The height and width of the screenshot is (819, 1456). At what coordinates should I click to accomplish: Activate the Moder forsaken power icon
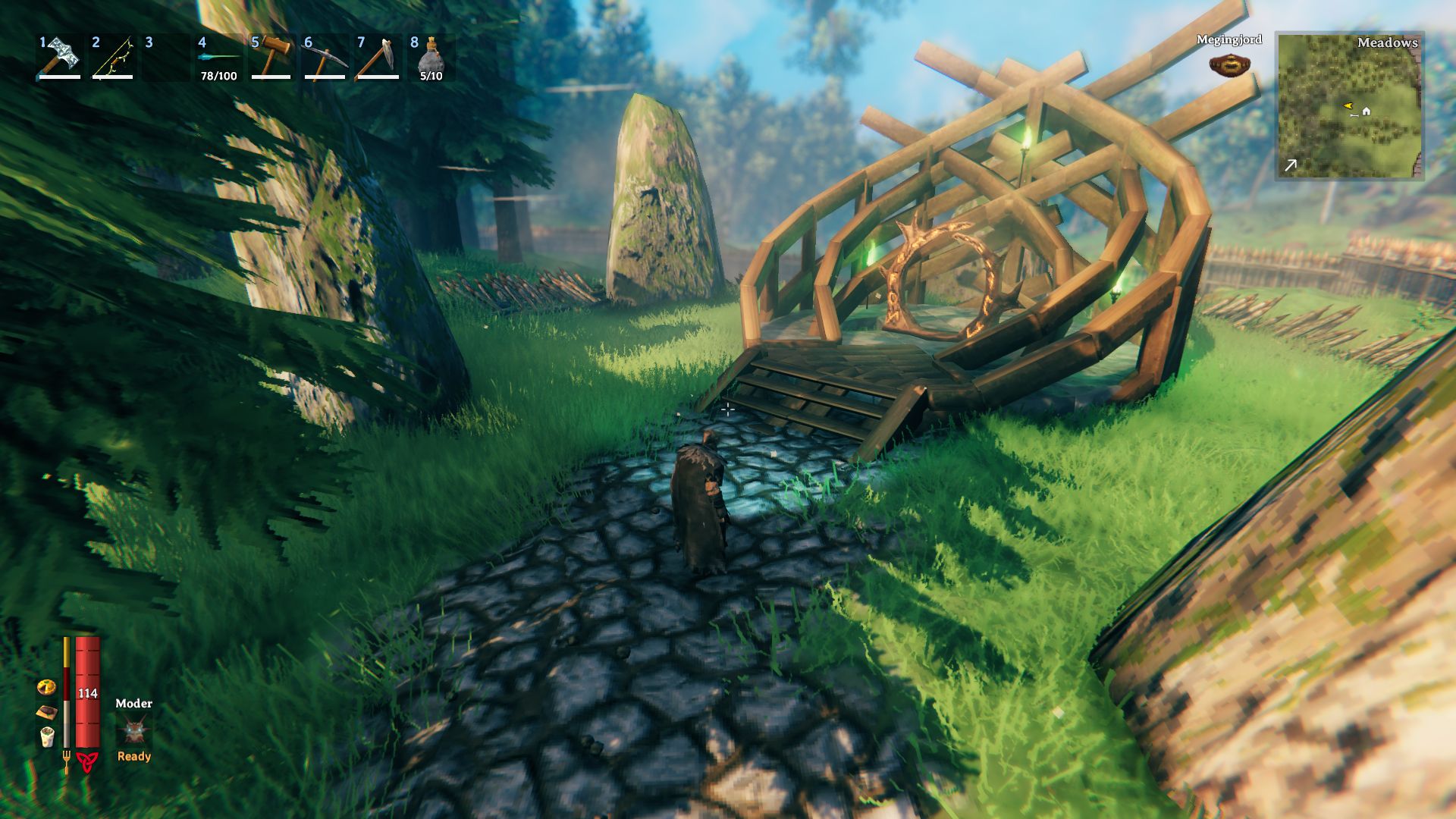click(134, 731)
